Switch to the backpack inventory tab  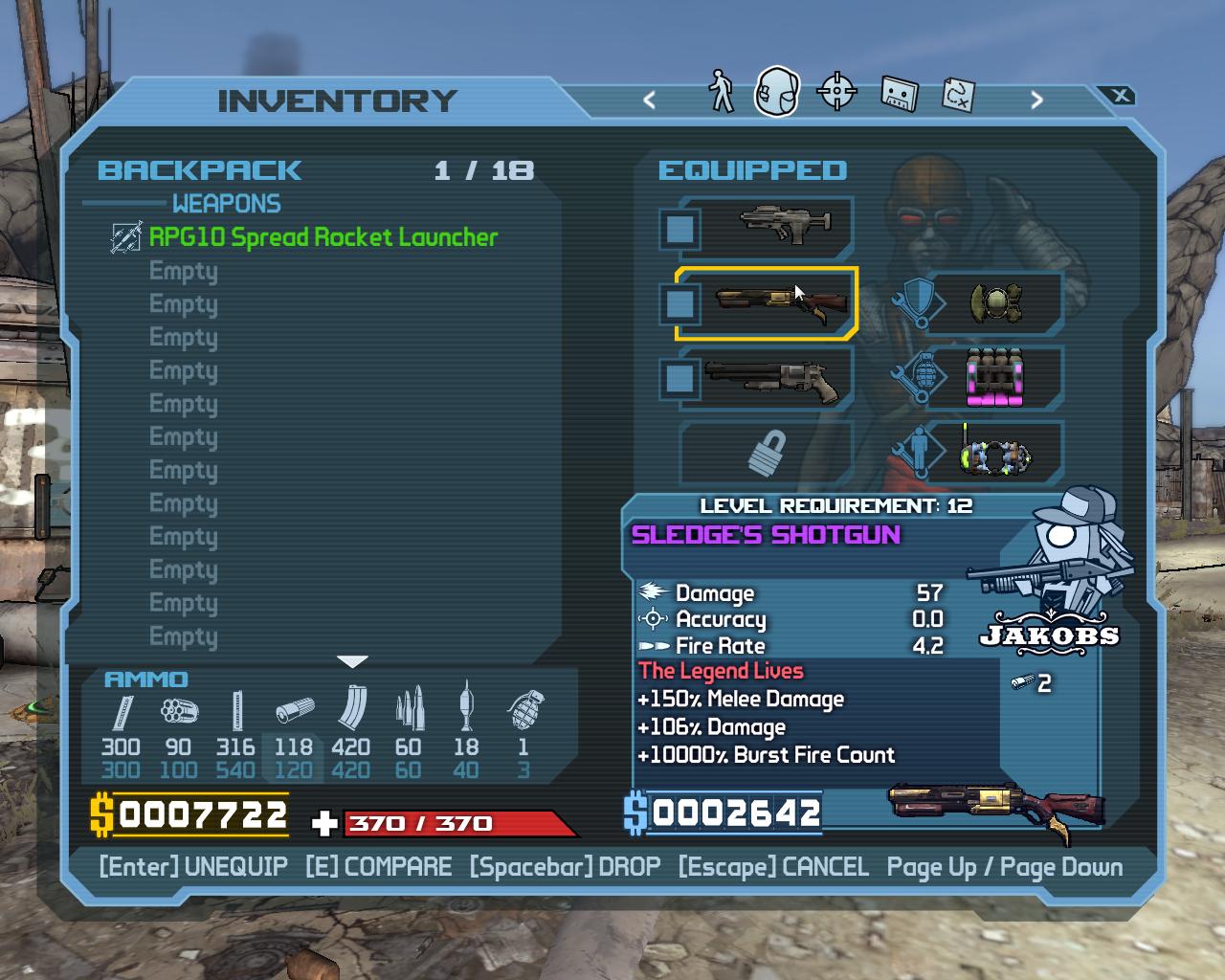[776, 92]
